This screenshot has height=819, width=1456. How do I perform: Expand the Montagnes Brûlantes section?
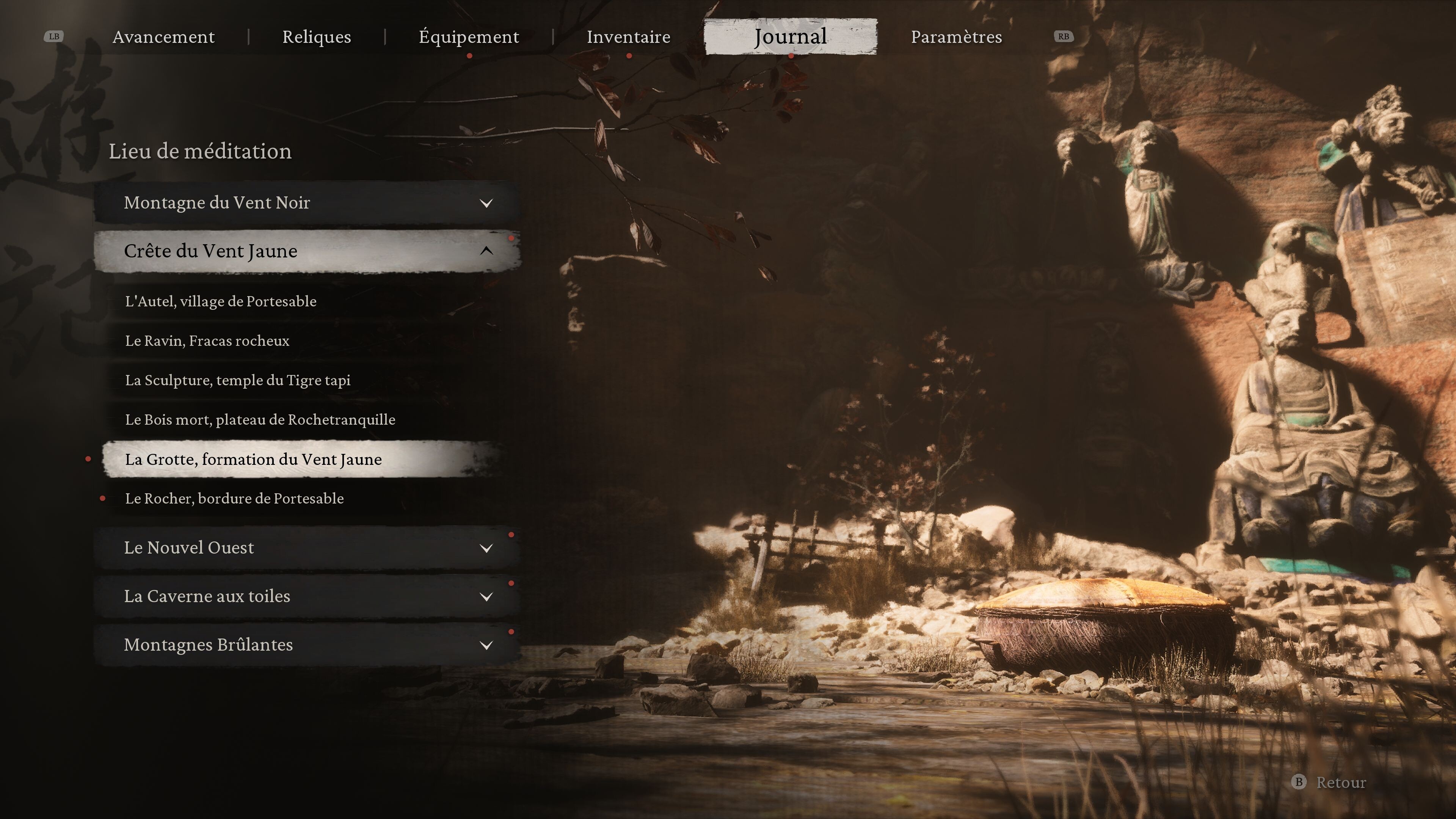(307, 645)
